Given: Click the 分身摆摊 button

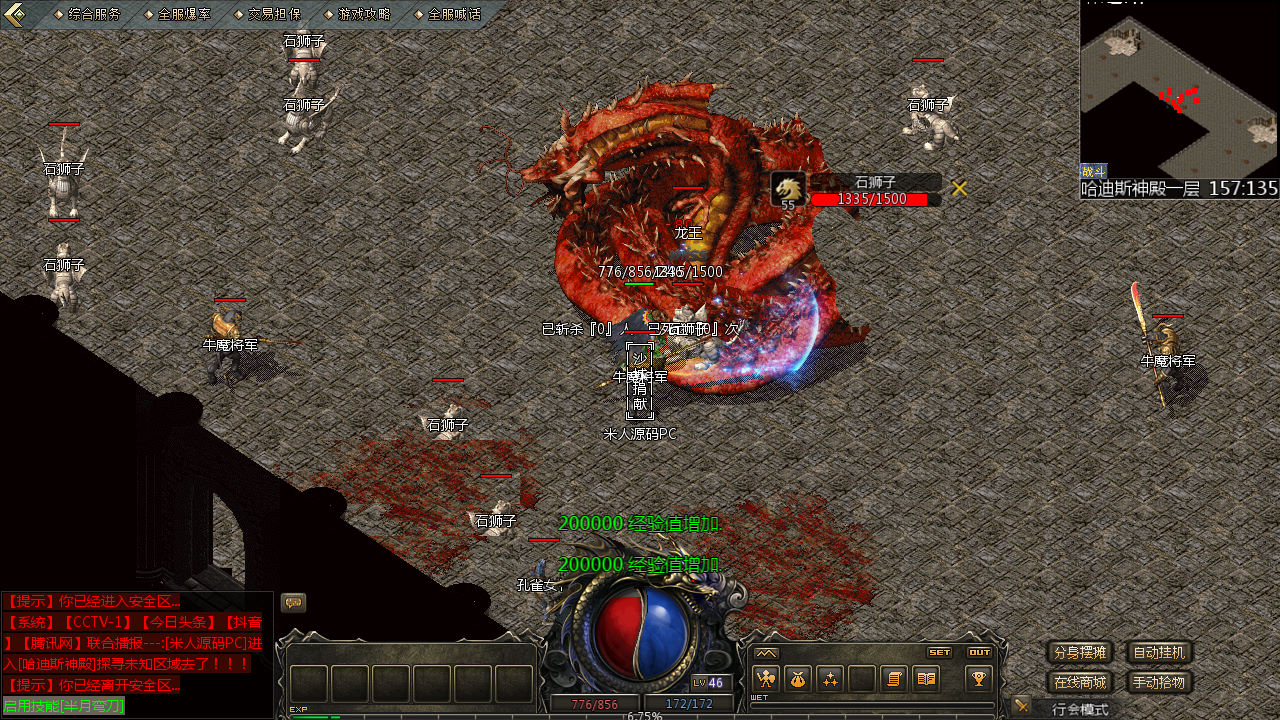Looking at the screenshot, I should pyautogui.click(x=1080, y=653).
